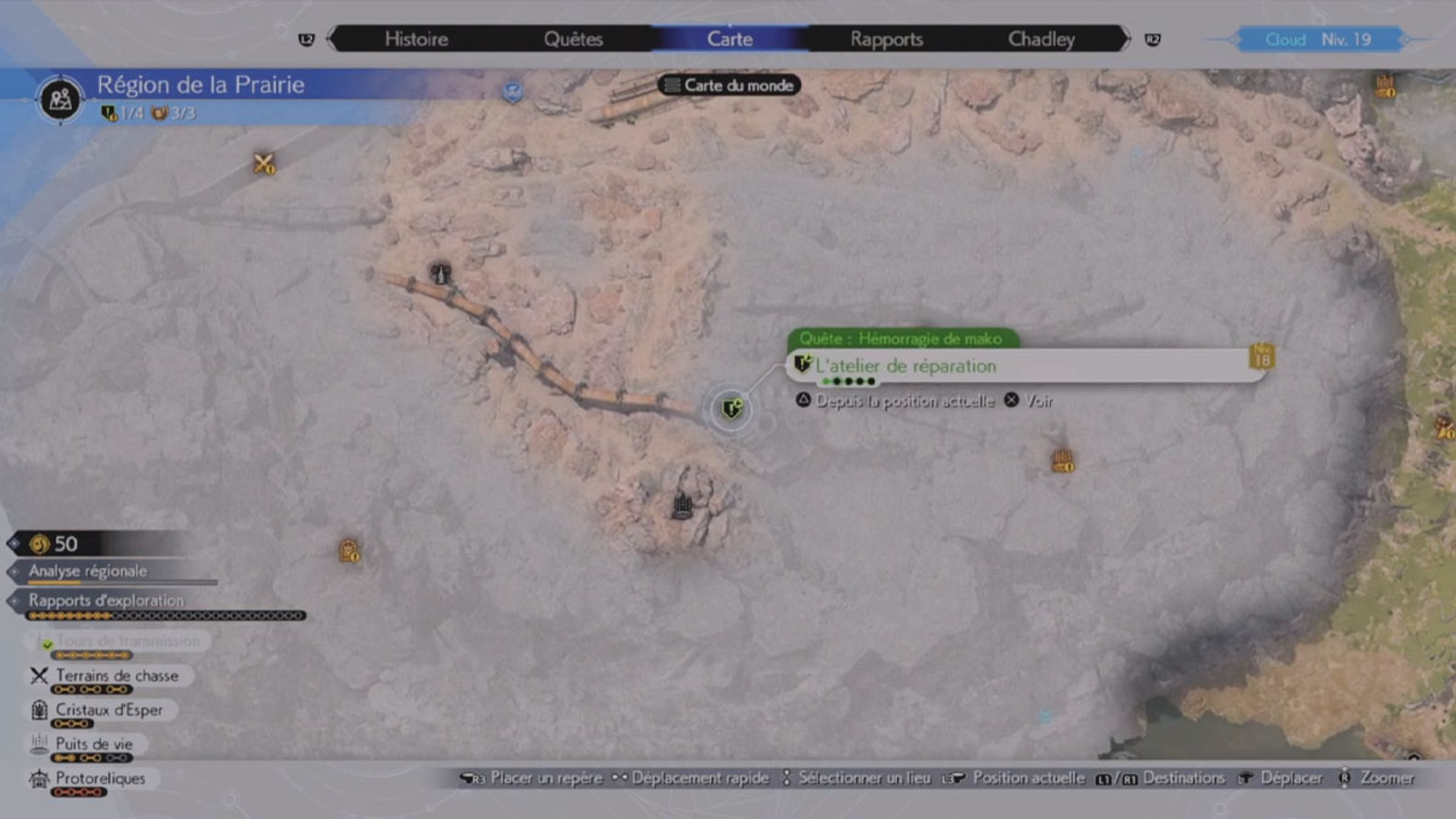The image size is (1456, 819).
Task: Click the green quest shield map marker
Action: tap(732, 409)
